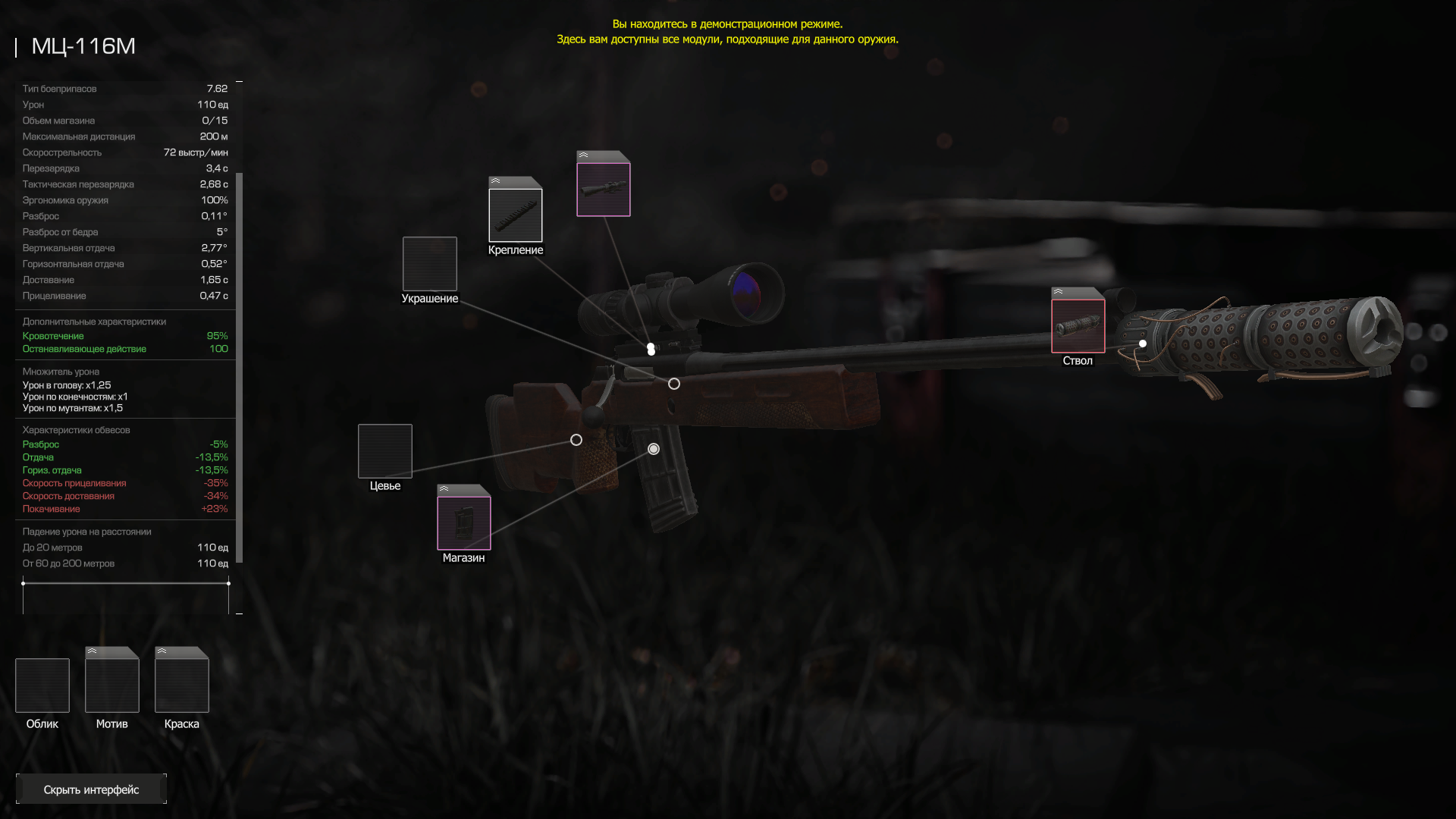This screenshot has height=819, width=1456.
Task: Open the Облик appearance slot
Action: coord(42,686)
